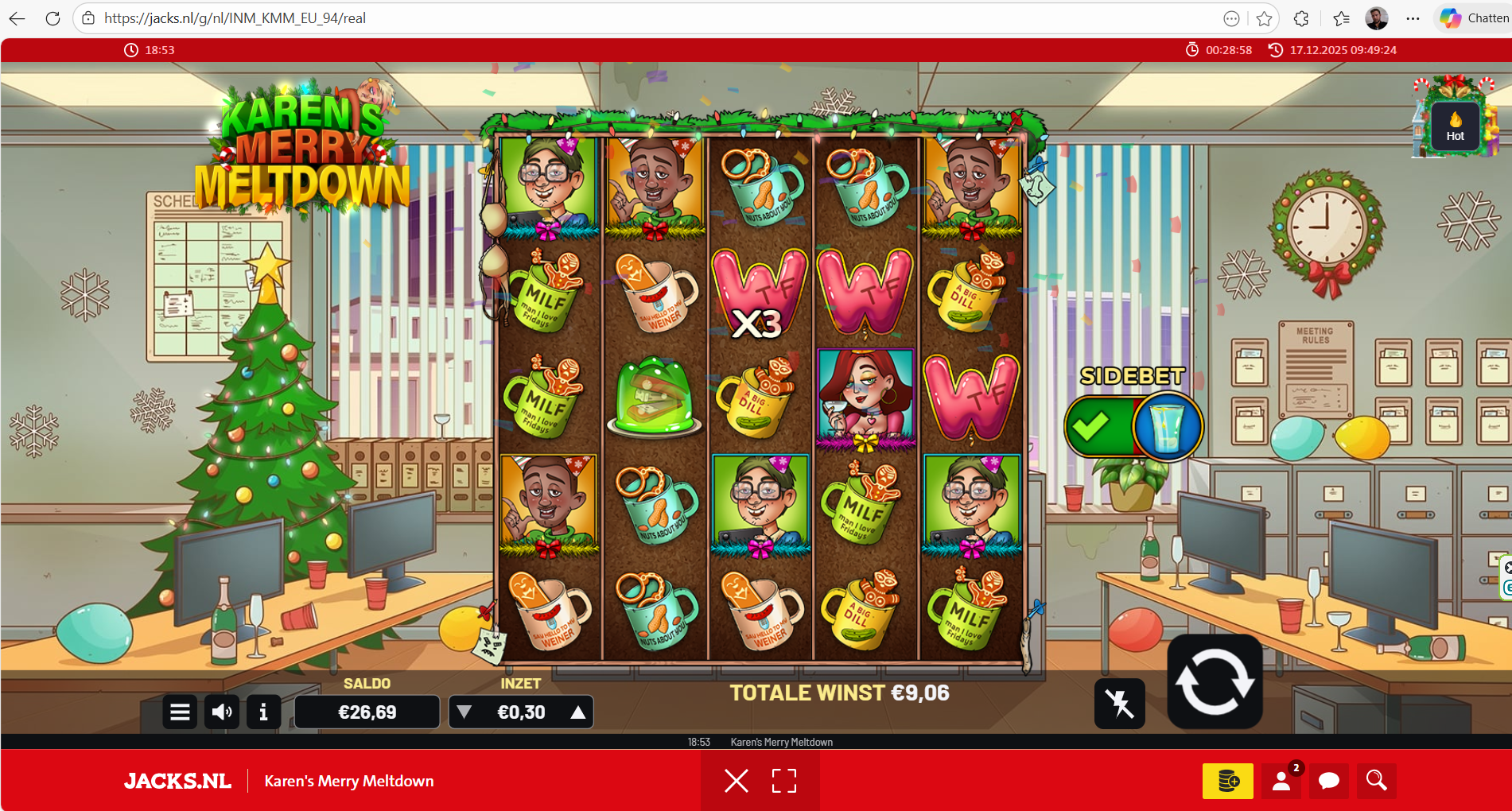Switch the game to fullscreen

coord(784,781)
